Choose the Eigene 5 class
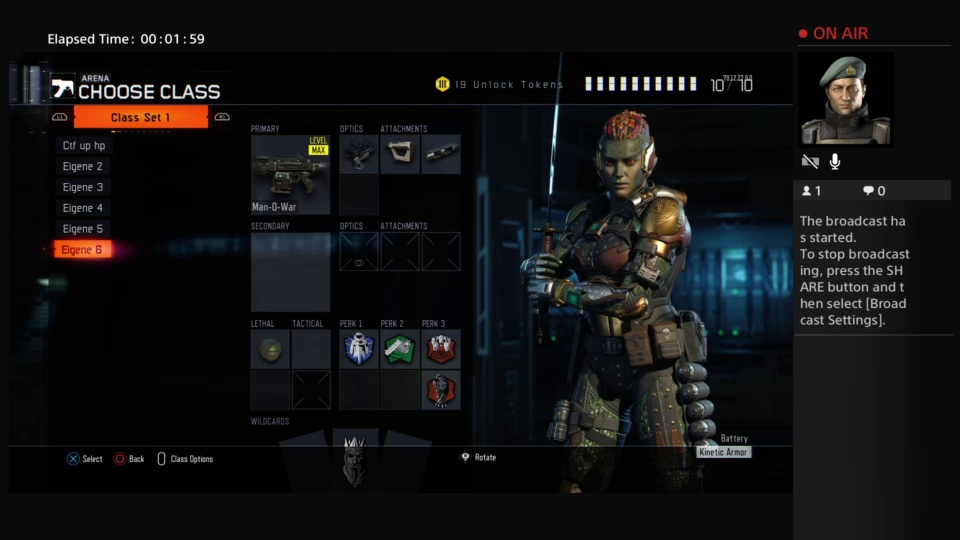This screenshot has height=540, width=960. (x=83, y=229)
